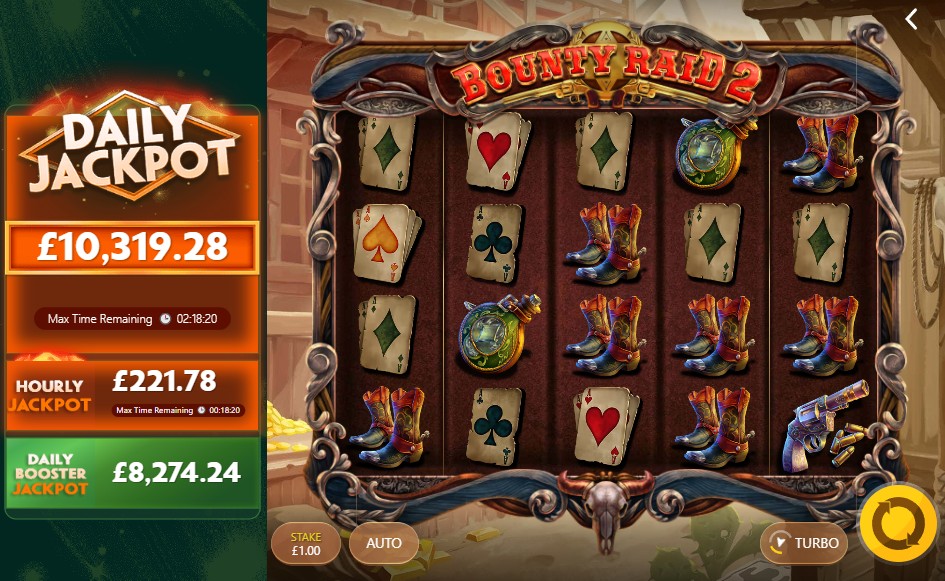This screenshot has width=945, height=581.
Task: Activate the Auto spin button
Action: point(384,544)
